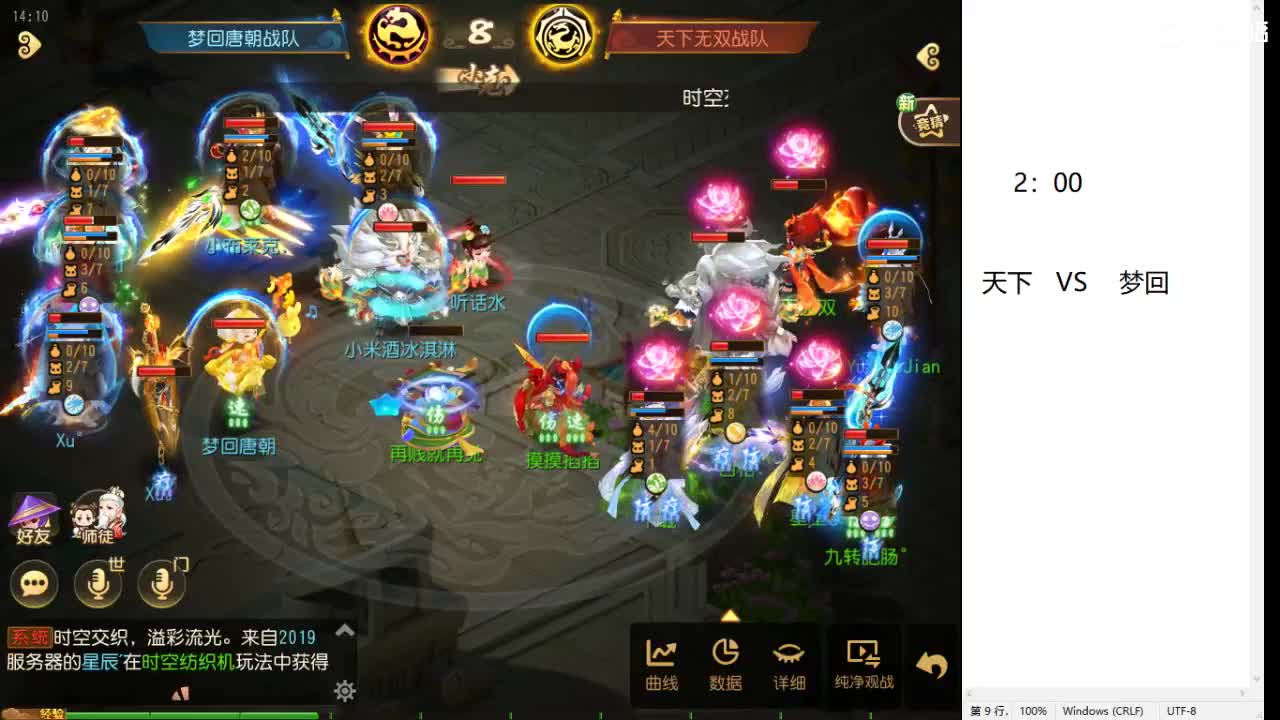This screenshot has width=1280, height=720.
Task: Open the chat bubble icon
Action: point(33,585)
